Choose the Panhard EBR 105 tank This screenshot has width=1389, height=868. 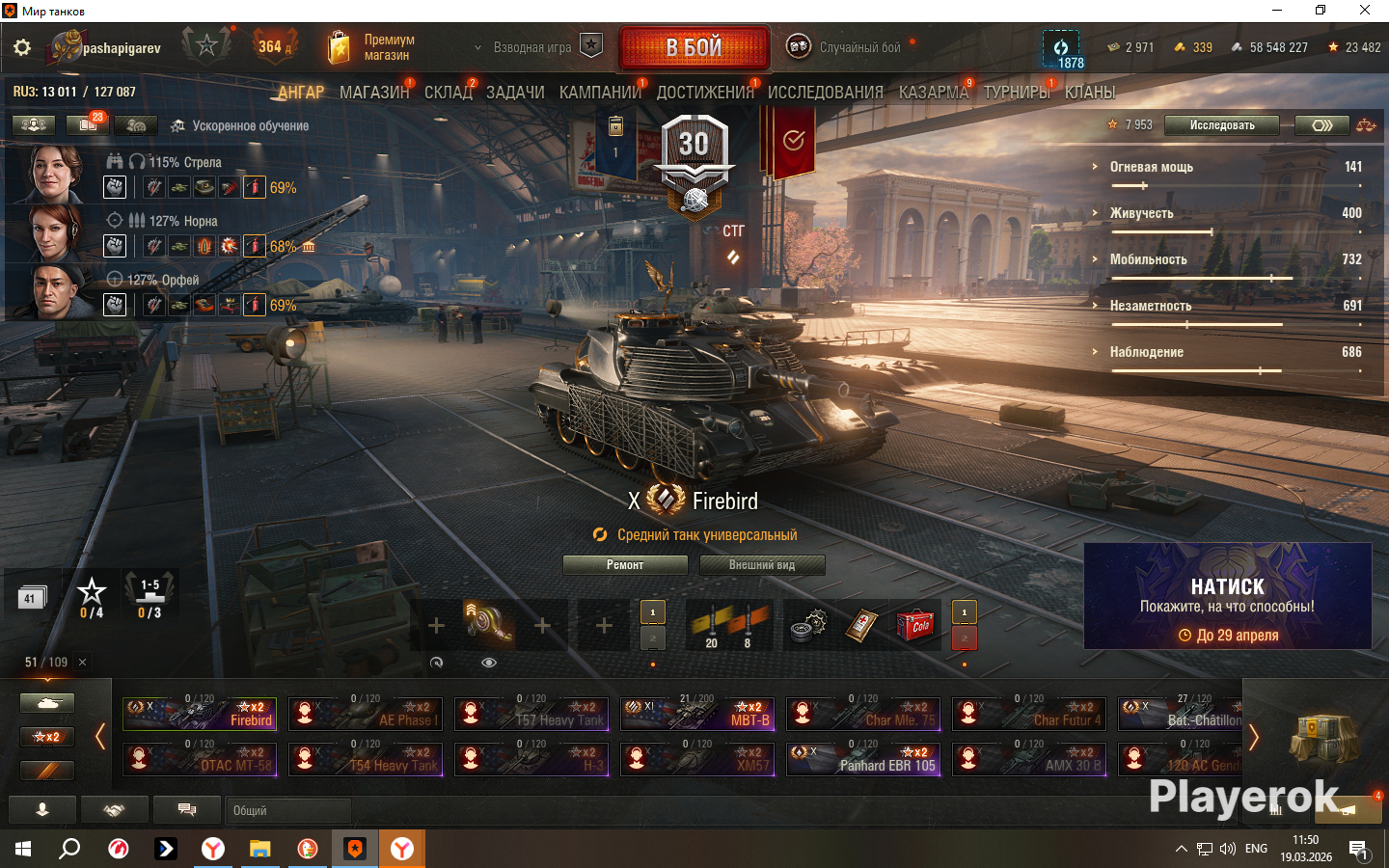[862, 759]
